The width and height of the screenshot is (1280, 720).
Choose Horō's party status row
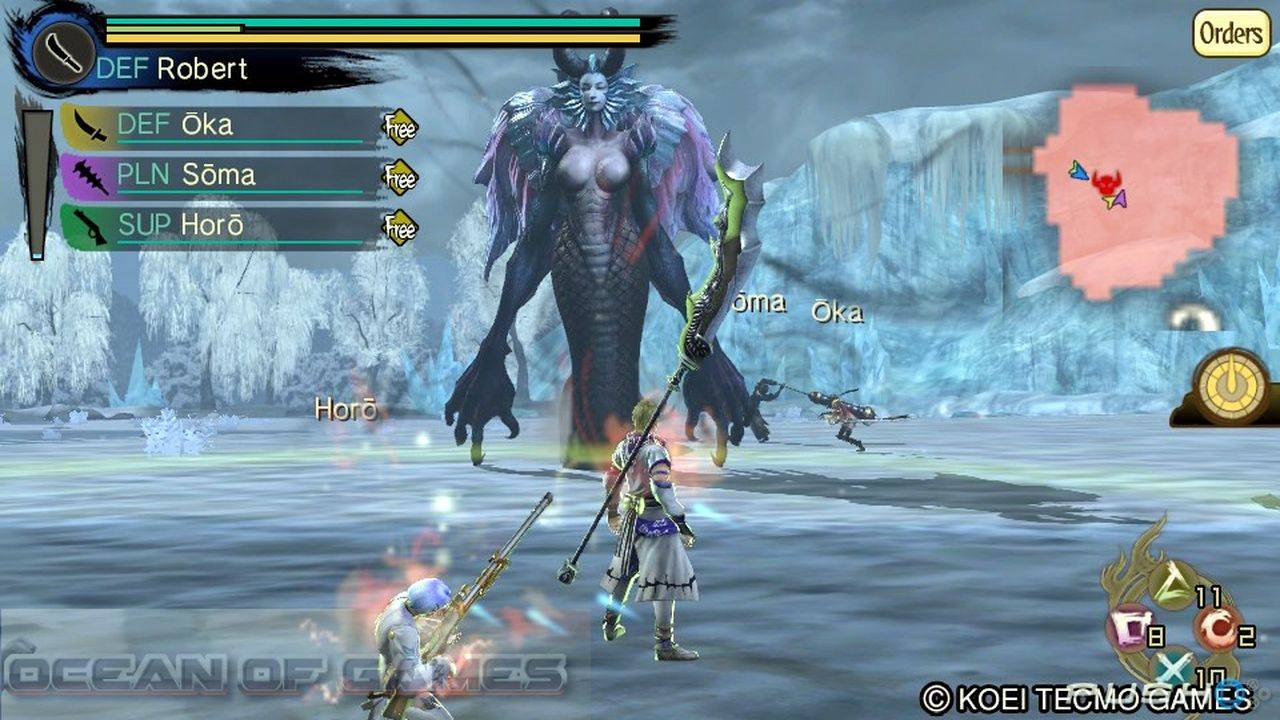coord(220,226)
